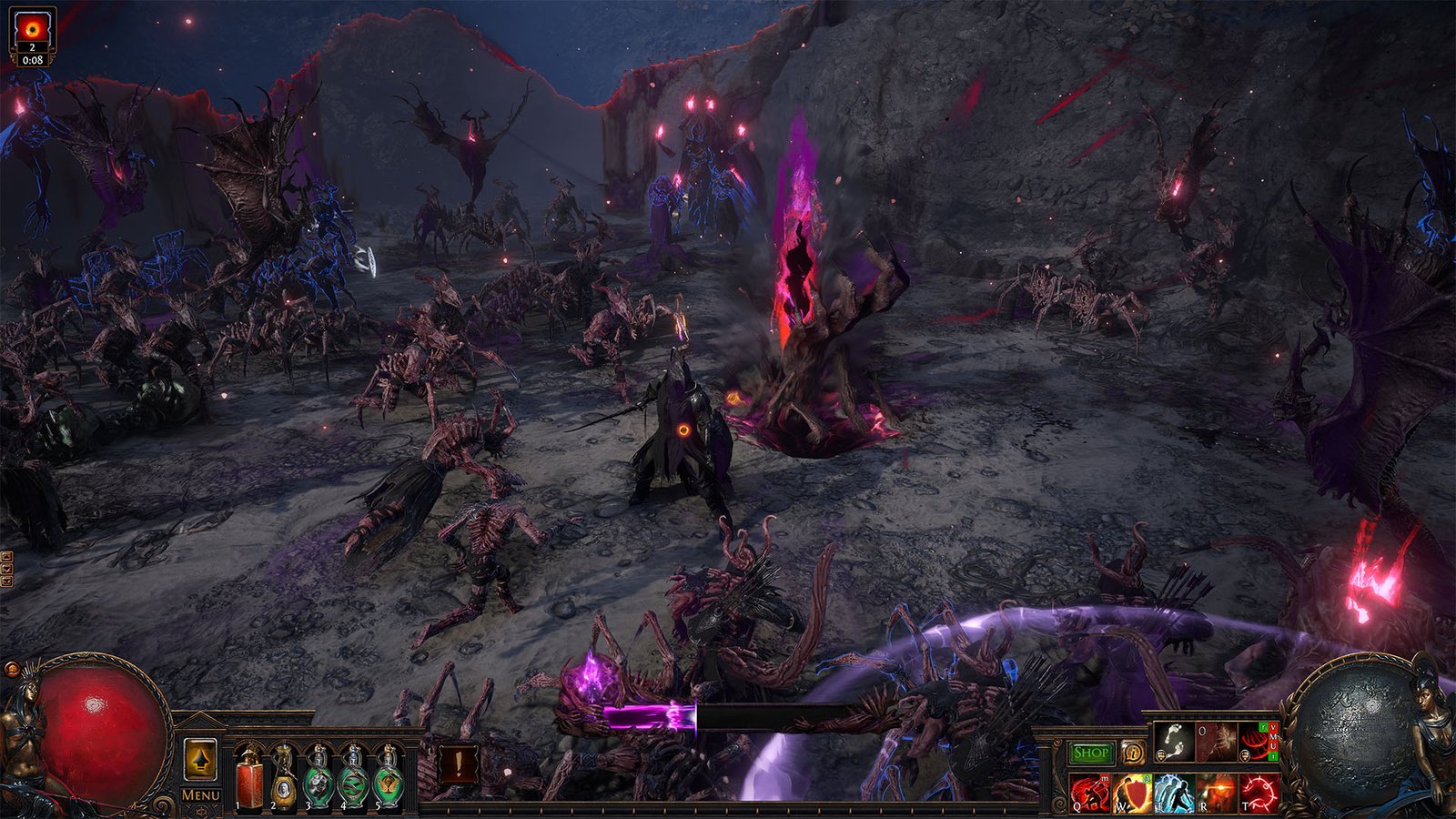Expand the I panel shortcut near mana orb
The image size is (1456, 819).
(1272, 757)
